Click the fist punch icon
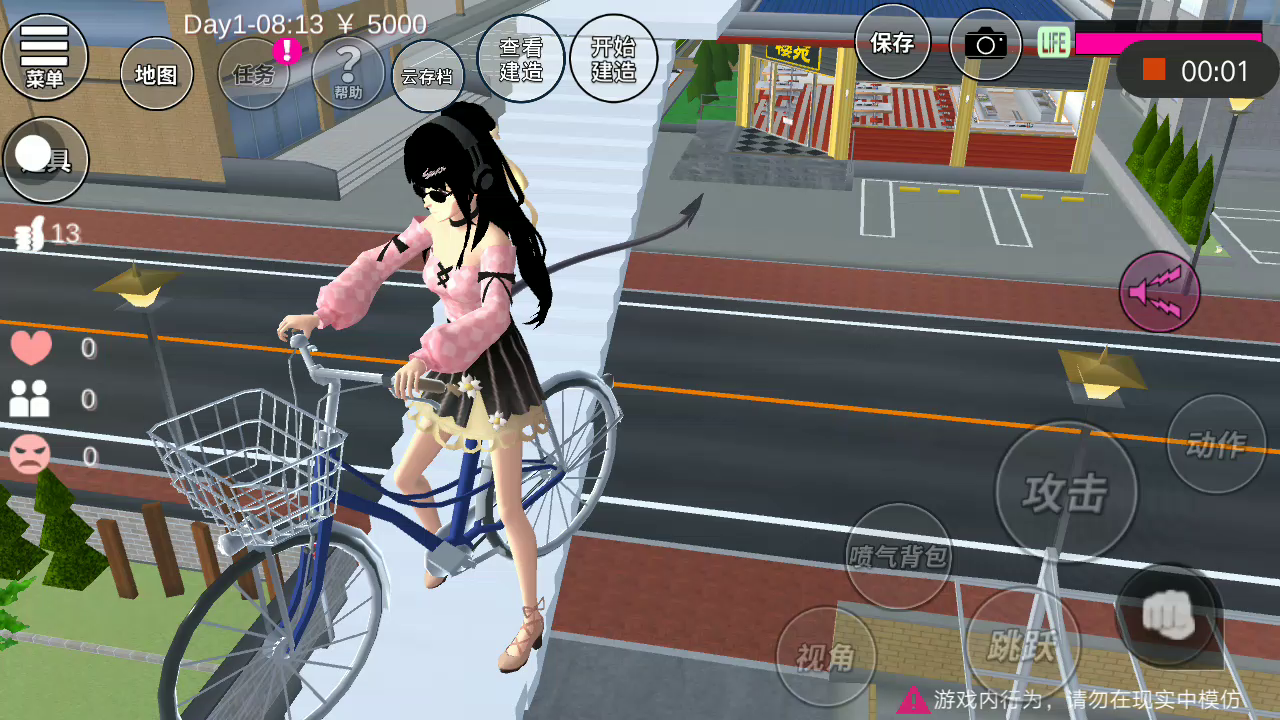This screenshot has height=720, width=1280. (x=1168, y=615)
